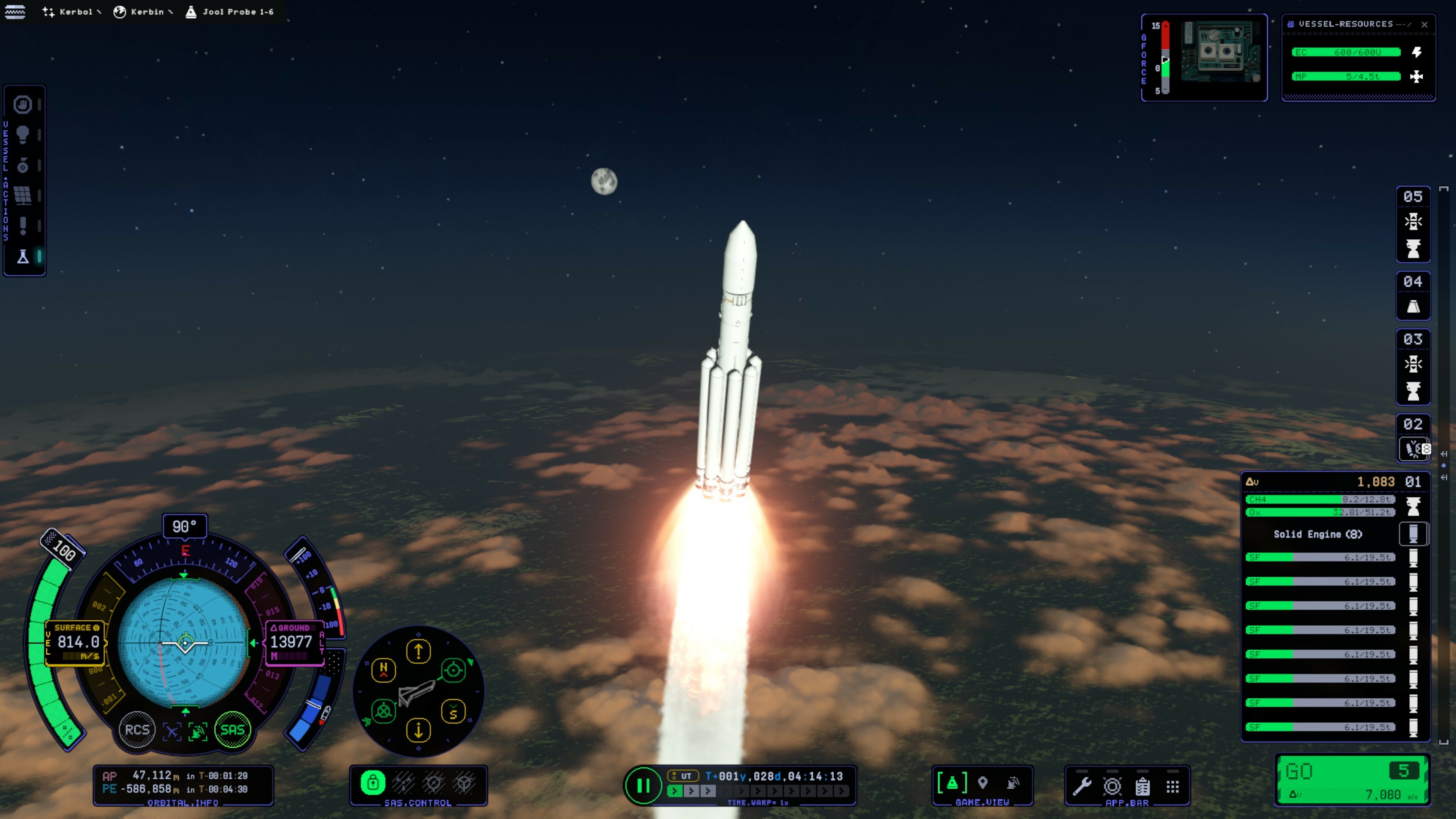Set SAS to target crosshair direction

pyautogui.click(x=453, y=670)
